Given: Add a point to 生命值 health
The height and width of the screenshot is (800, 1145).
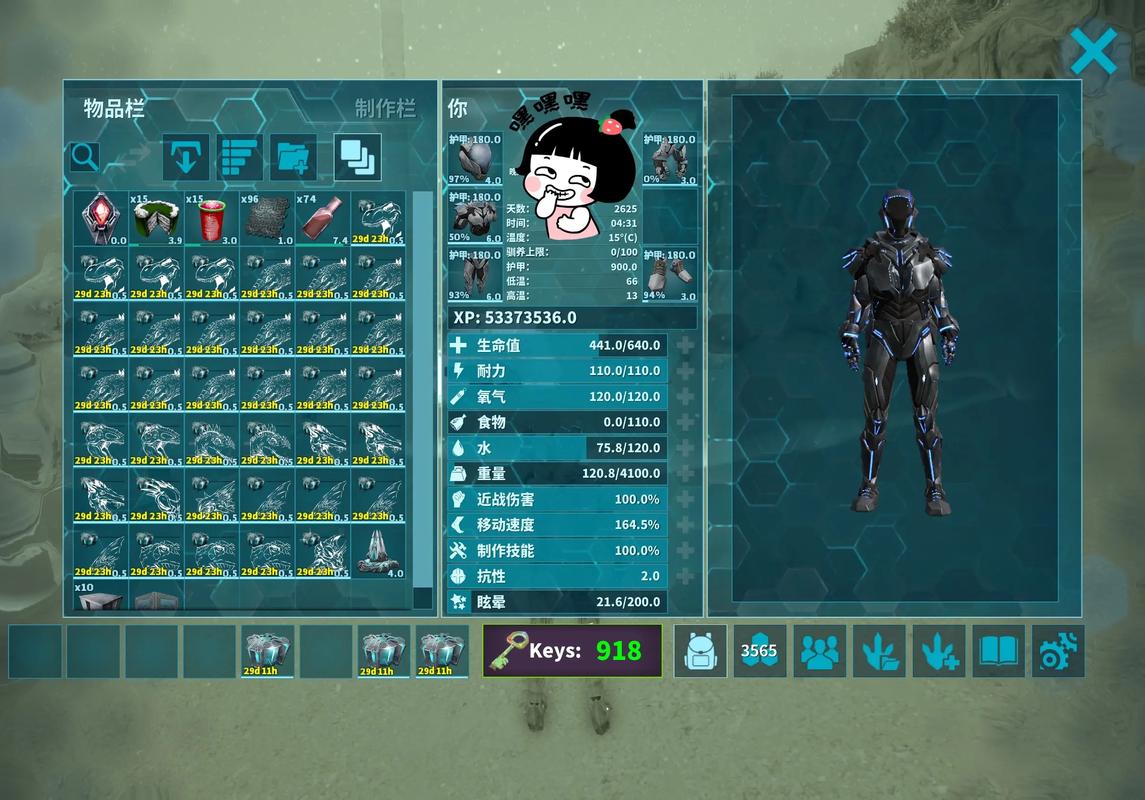Looking at the screenshot, I should [x=685, y=345].
